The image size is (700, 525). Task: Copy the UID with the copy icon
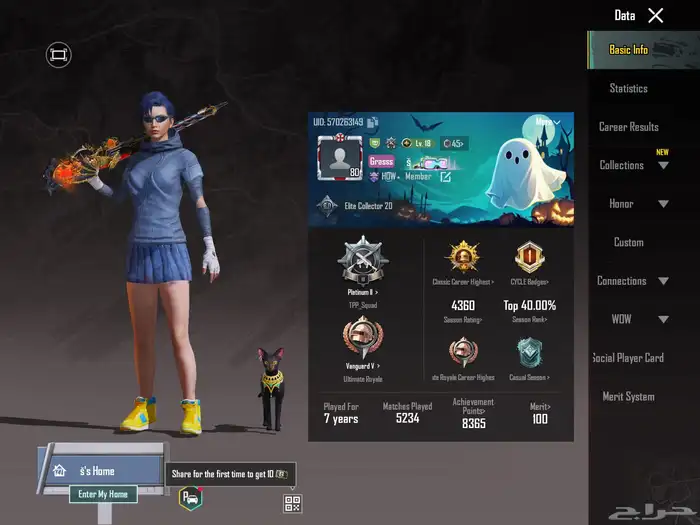click(373, 123)
